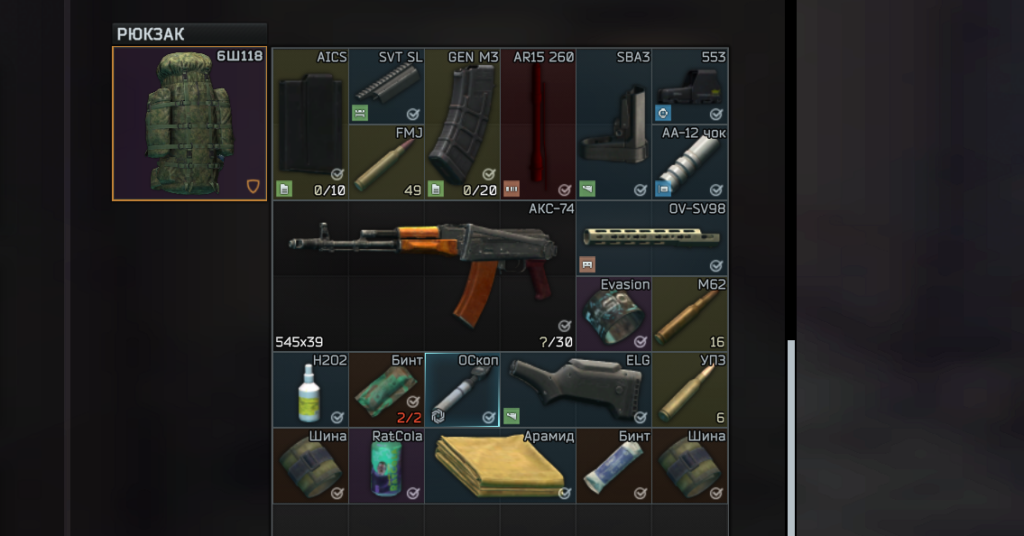Select the AA-12 чок muzzle item
This screenshot has width=1024, height=536.
(690, 162)
